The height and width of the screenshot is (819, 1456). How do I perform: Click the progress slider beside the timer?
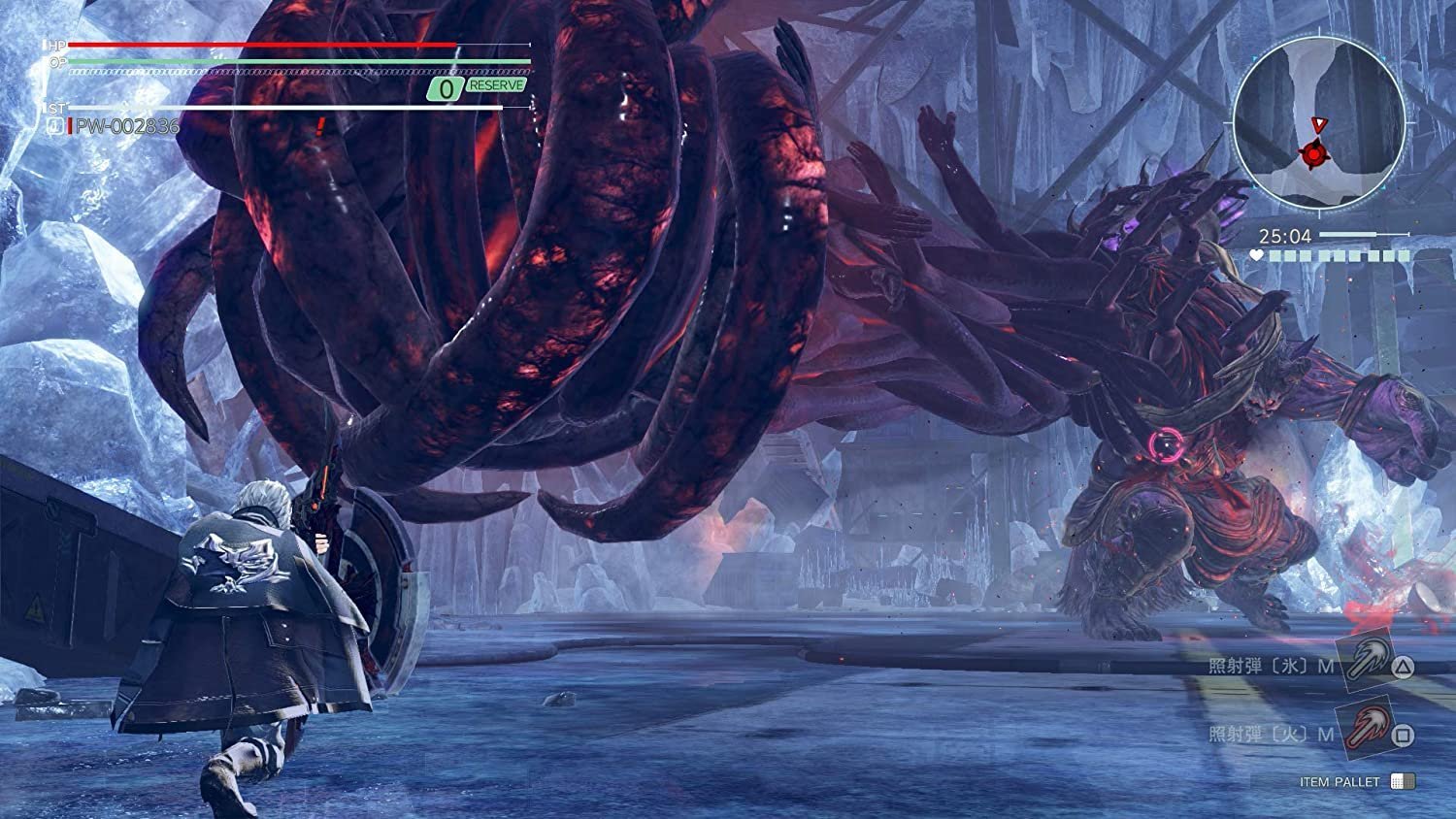click(x=1365, y=234)
